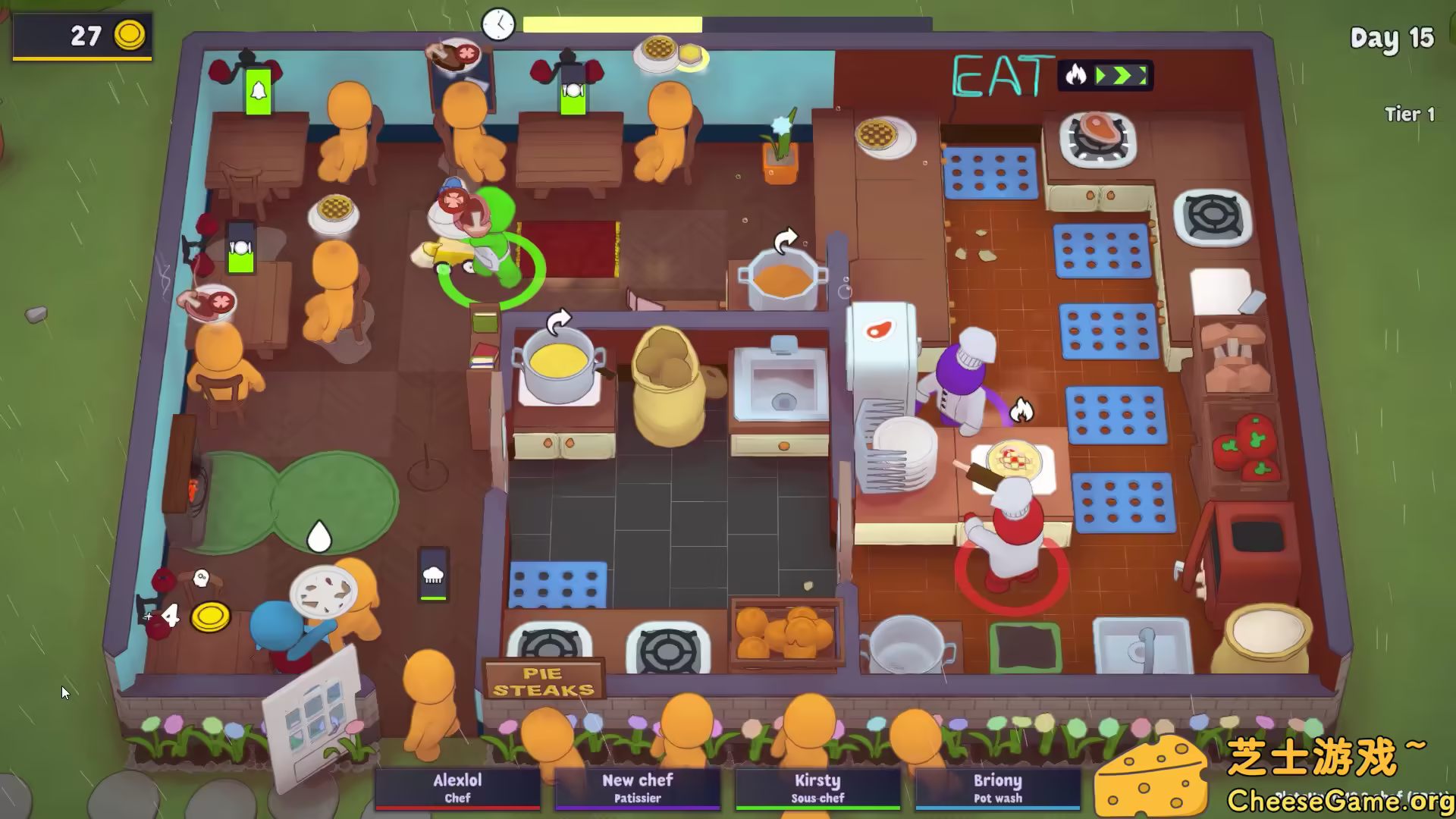Expand the rotating arrow above the orange soup pot

point(786,237)
